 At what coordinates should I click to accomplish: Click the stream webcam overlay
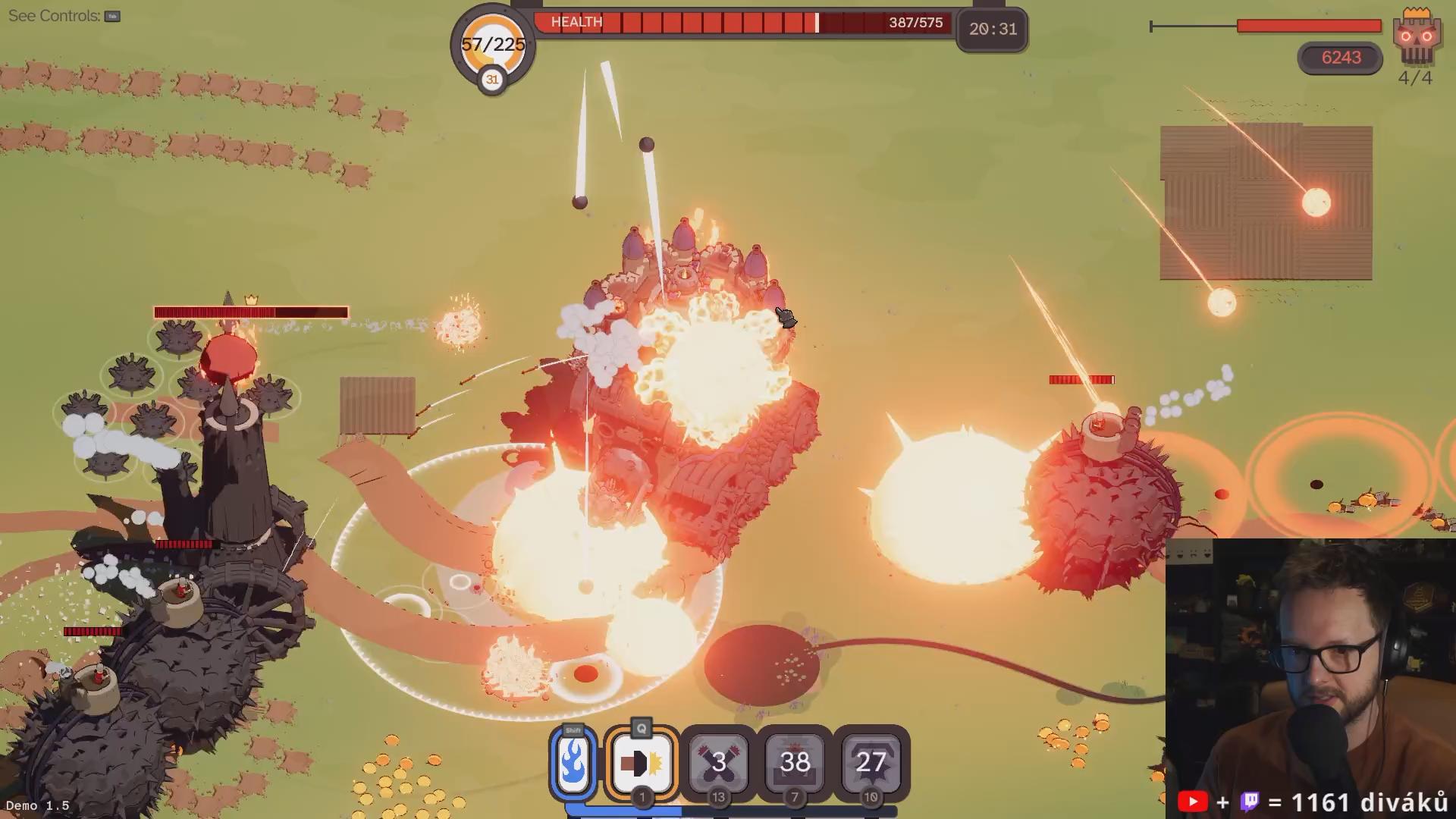[x=1310, y=667]
